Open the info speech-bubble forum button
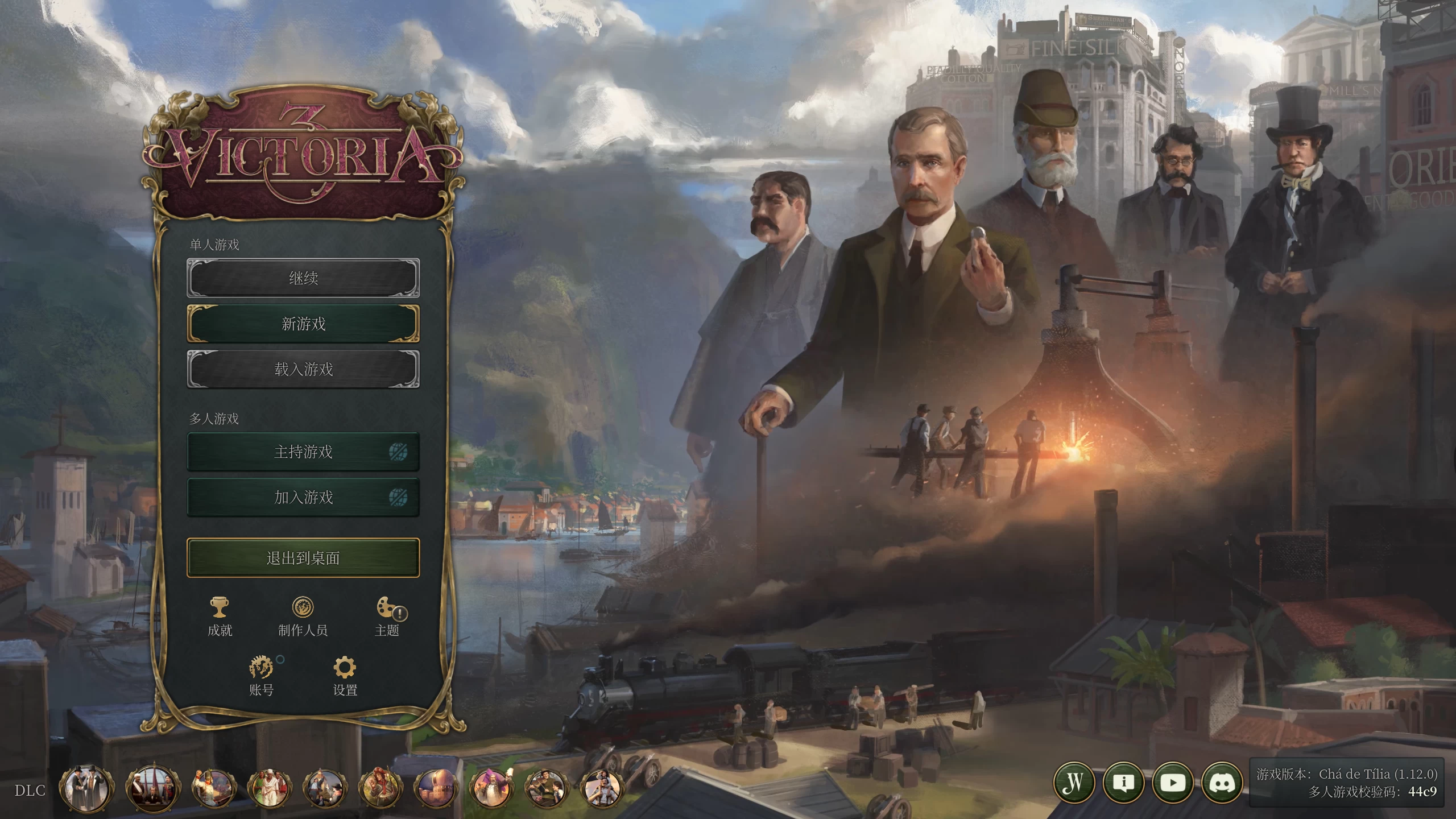This screenshot has height=819, width=1456. [1123, 783]
